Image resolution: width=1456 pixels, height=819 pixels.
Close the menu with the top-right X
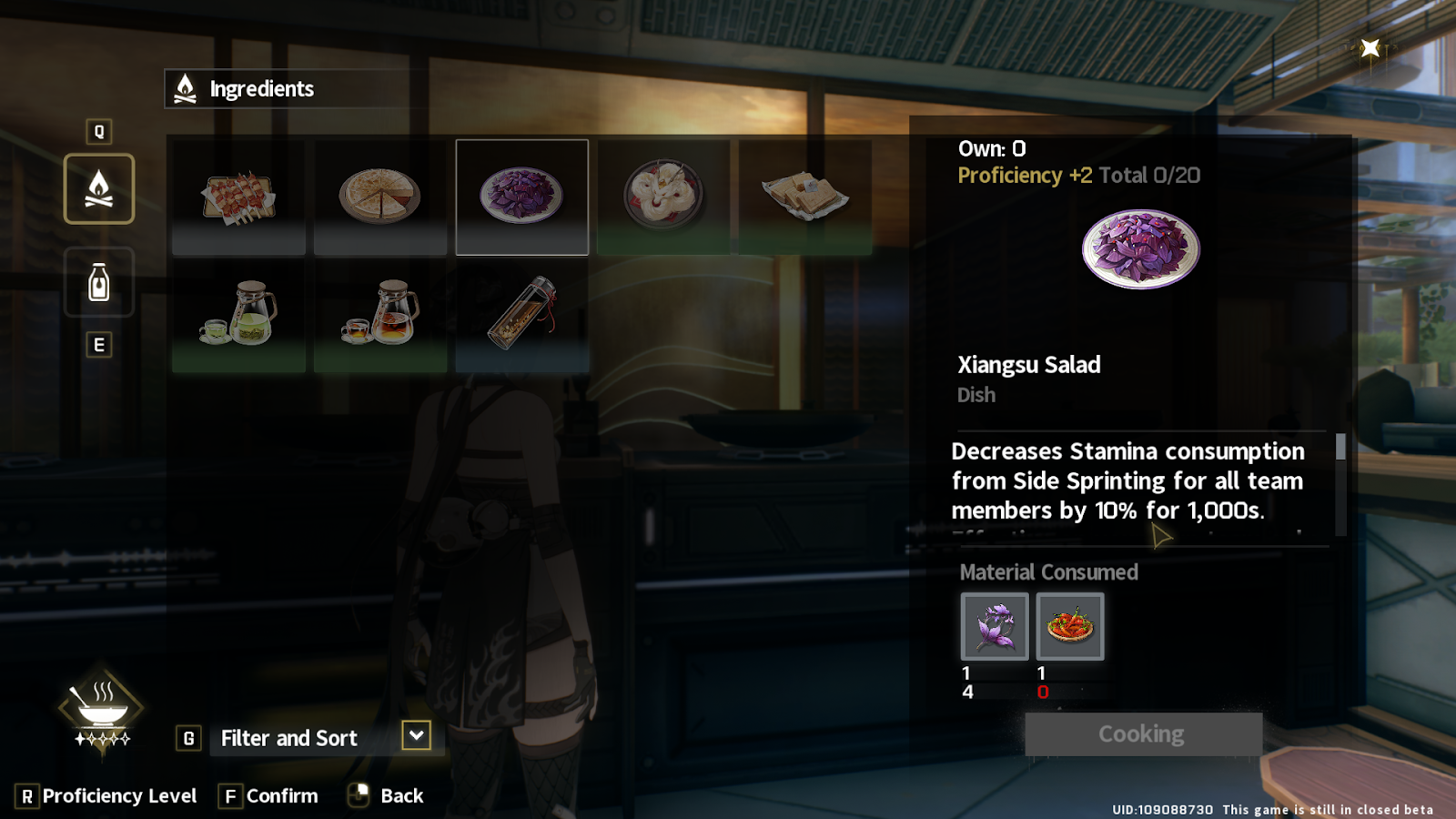pos(1370,48)
